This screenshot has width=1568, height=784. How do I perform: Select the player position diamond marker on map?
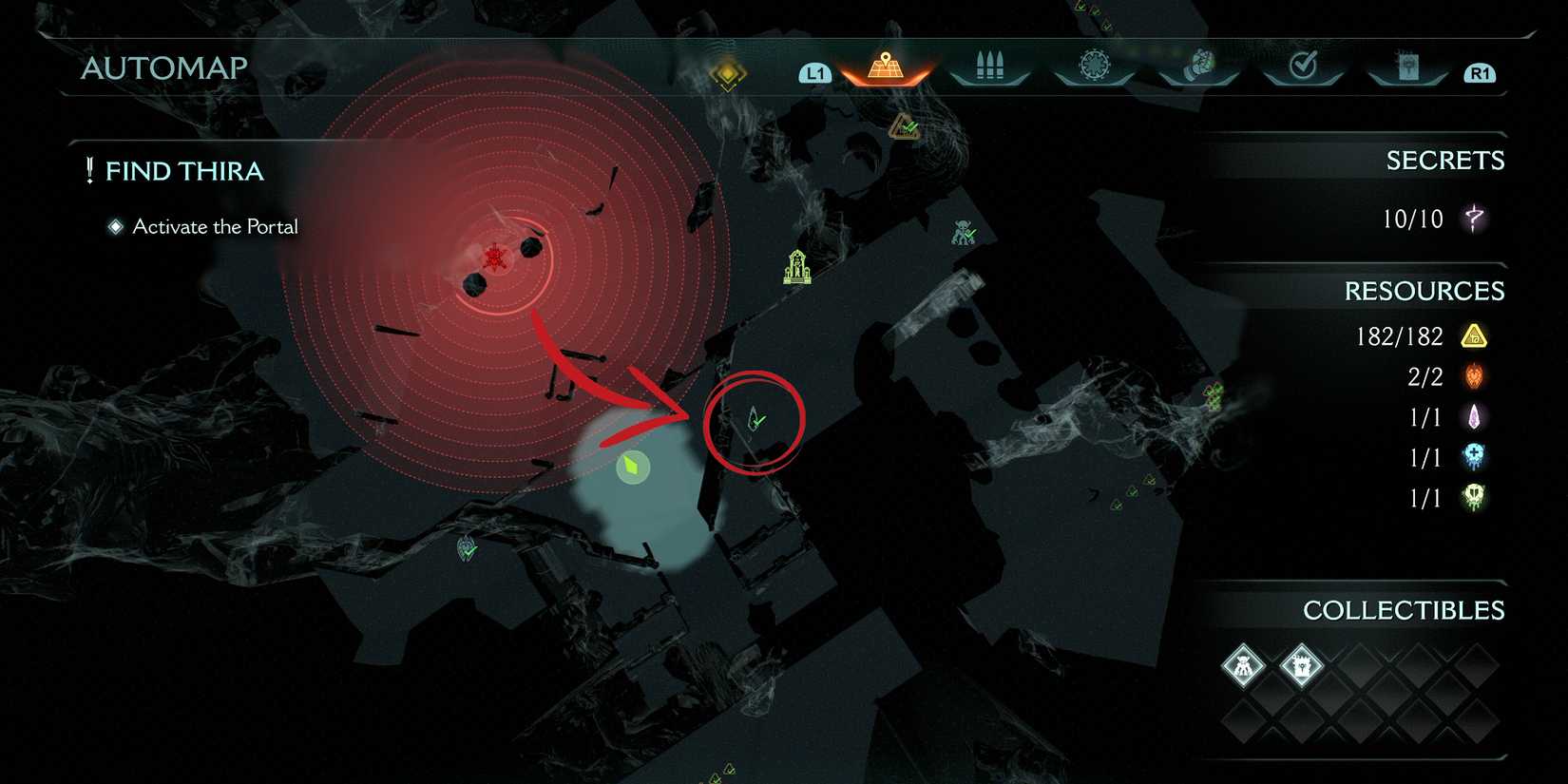tap(632, 466)
